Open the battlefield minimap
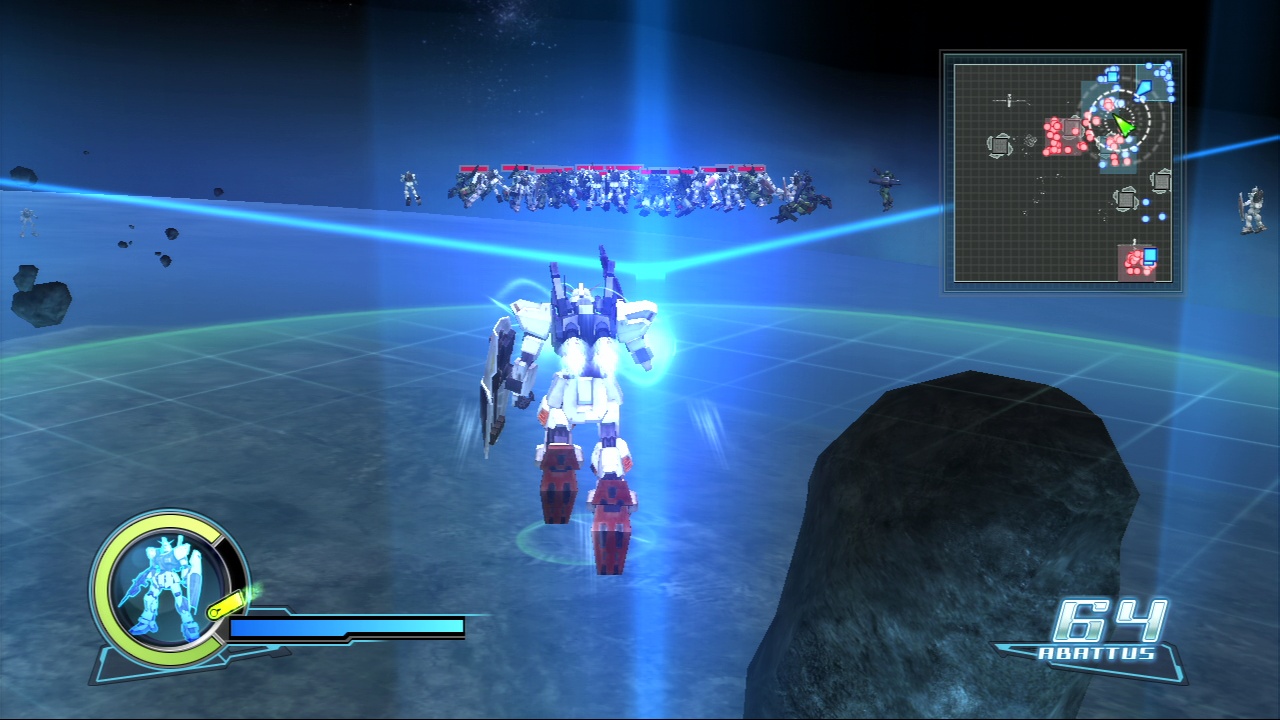Viewport: 1280px width, 720px height. [x=1063, y=172]
